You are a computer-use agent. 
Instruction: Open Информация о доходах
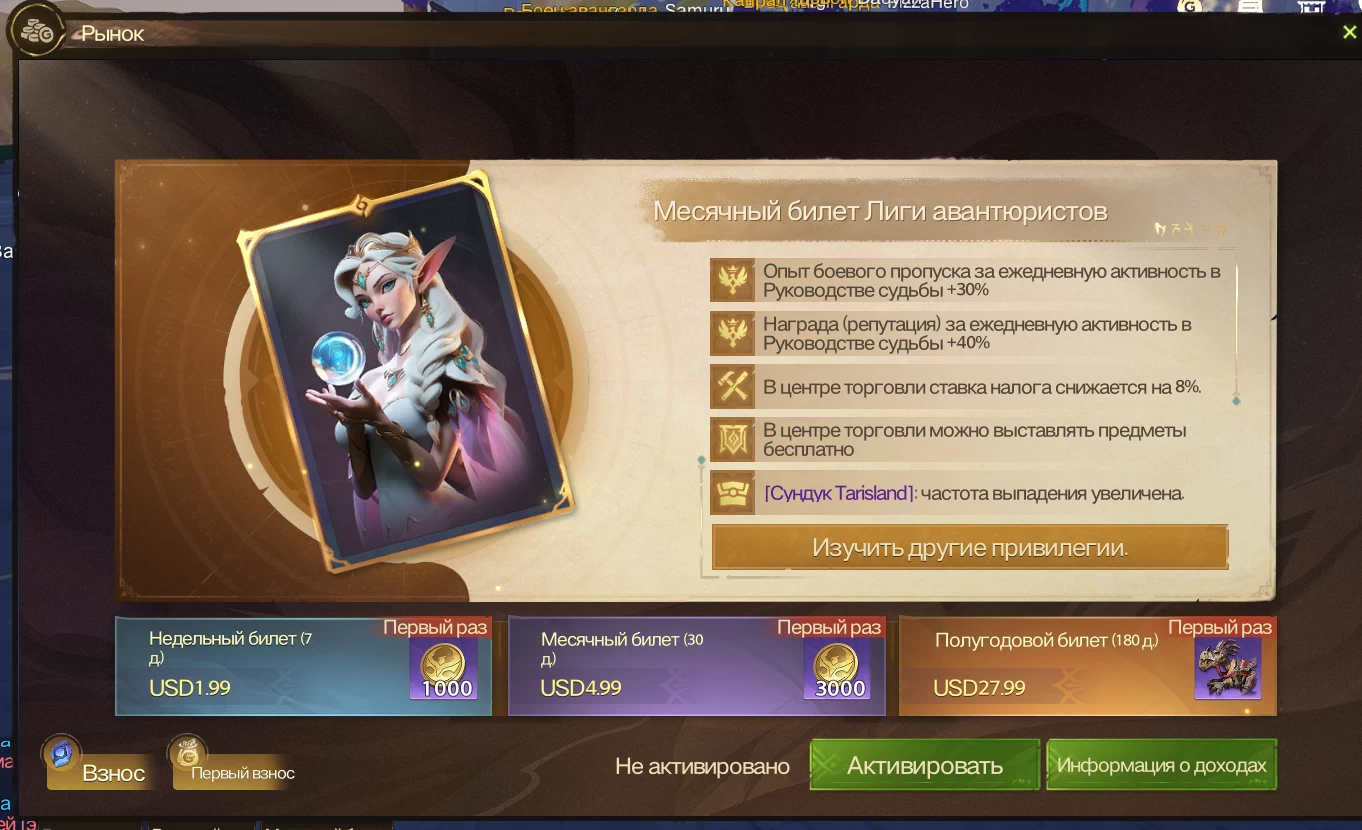[1161, 766]
